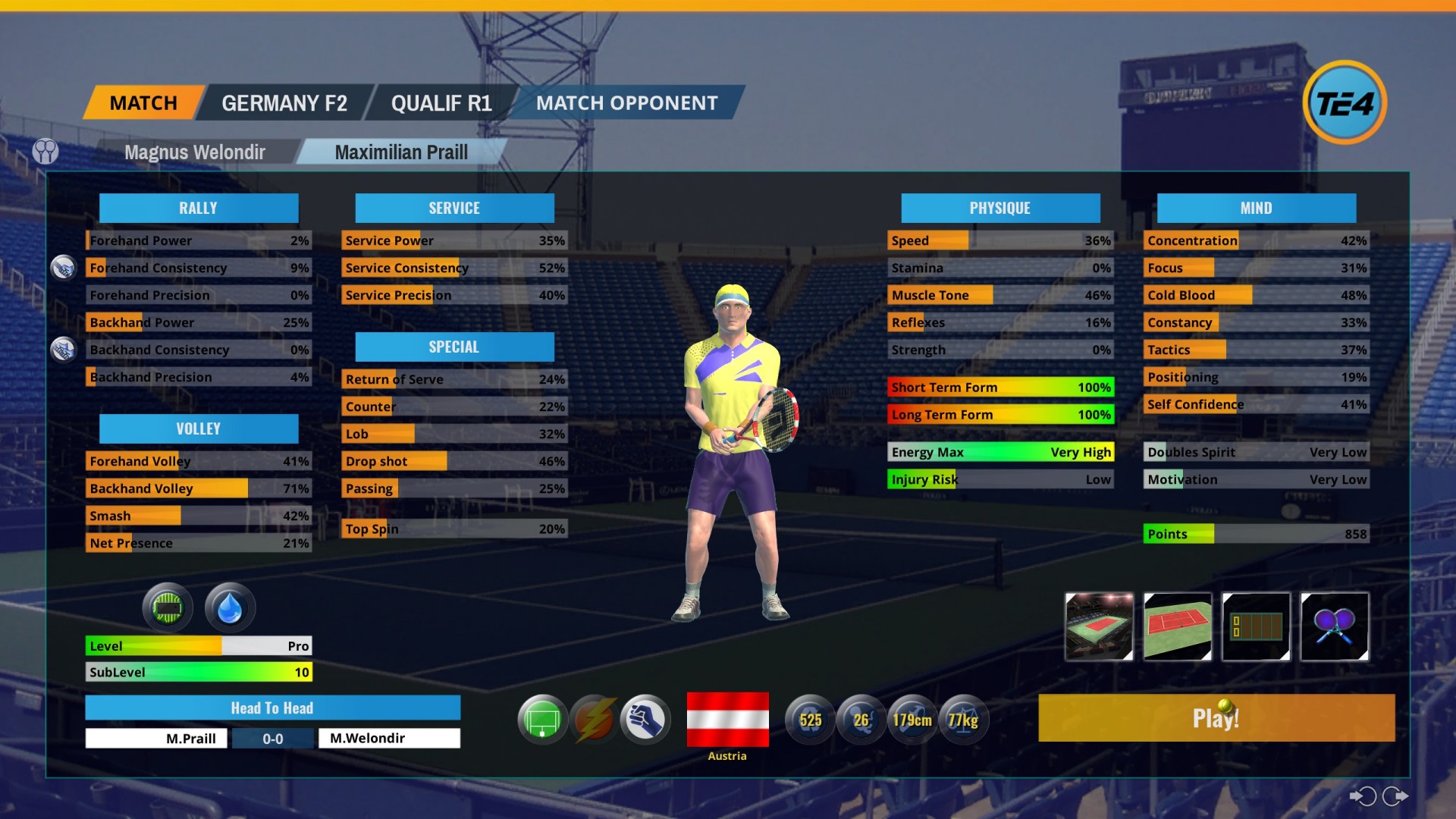Go back with the left arrow icon
1456x819 pixels.
[x=1363, y=796]
